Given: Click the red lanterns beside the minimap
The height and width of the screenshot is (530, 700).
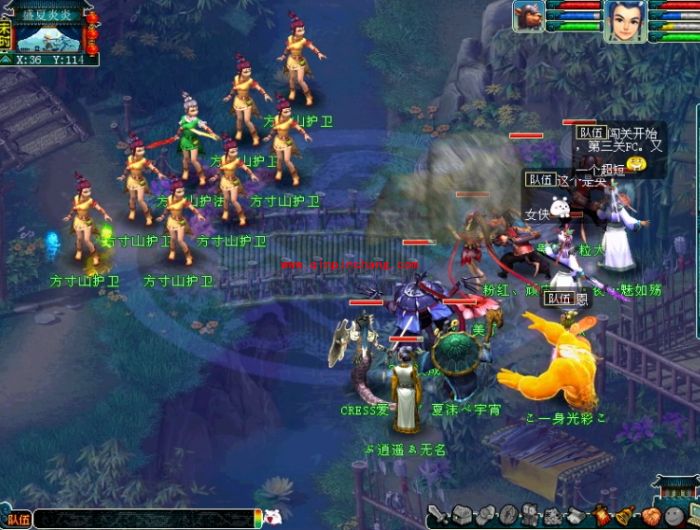Looking at the screenshot, I should click(x=92, y=32).
